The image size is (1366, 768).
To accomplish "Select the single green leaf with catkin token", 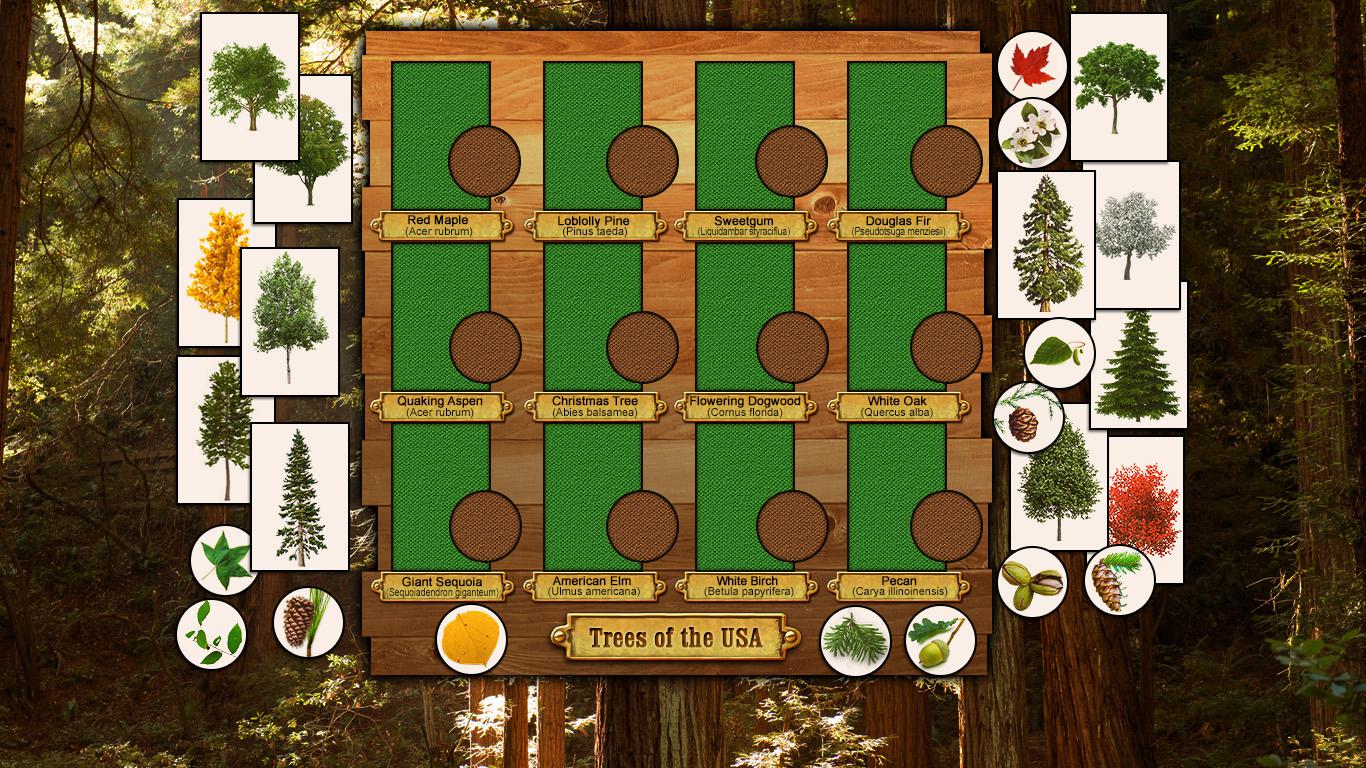I will pyautogui.click(x=1059, y=353).
